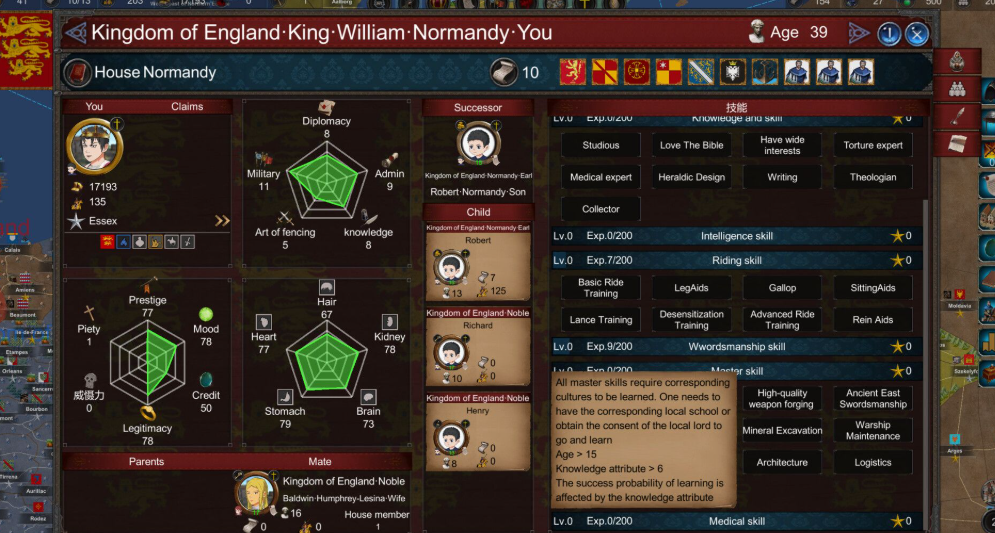Go to the previous character with the left arrow

(75, 34)
